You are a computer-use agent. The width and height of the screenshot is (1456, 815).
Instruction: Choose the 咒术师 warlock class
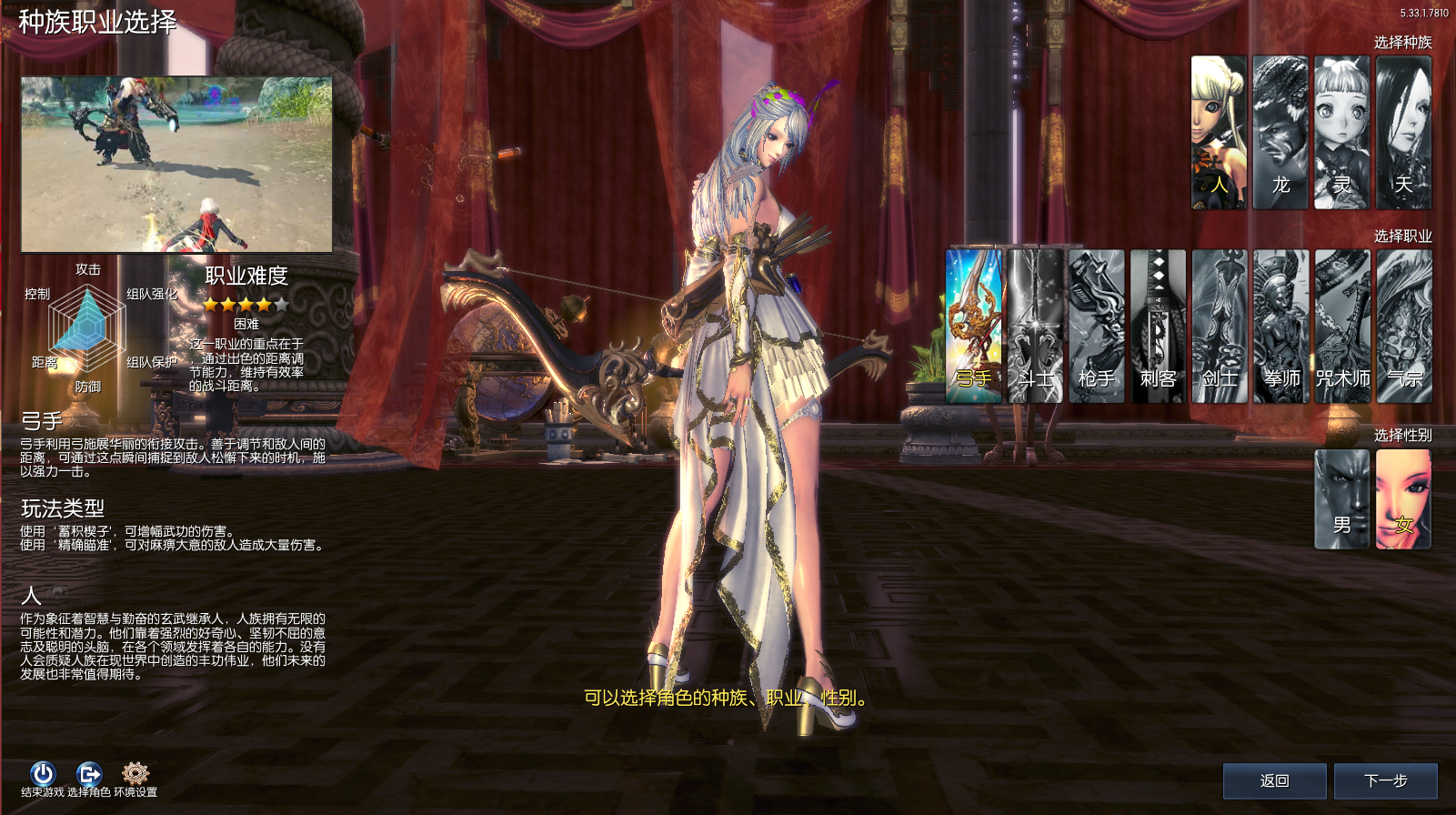click(1342, 326)
